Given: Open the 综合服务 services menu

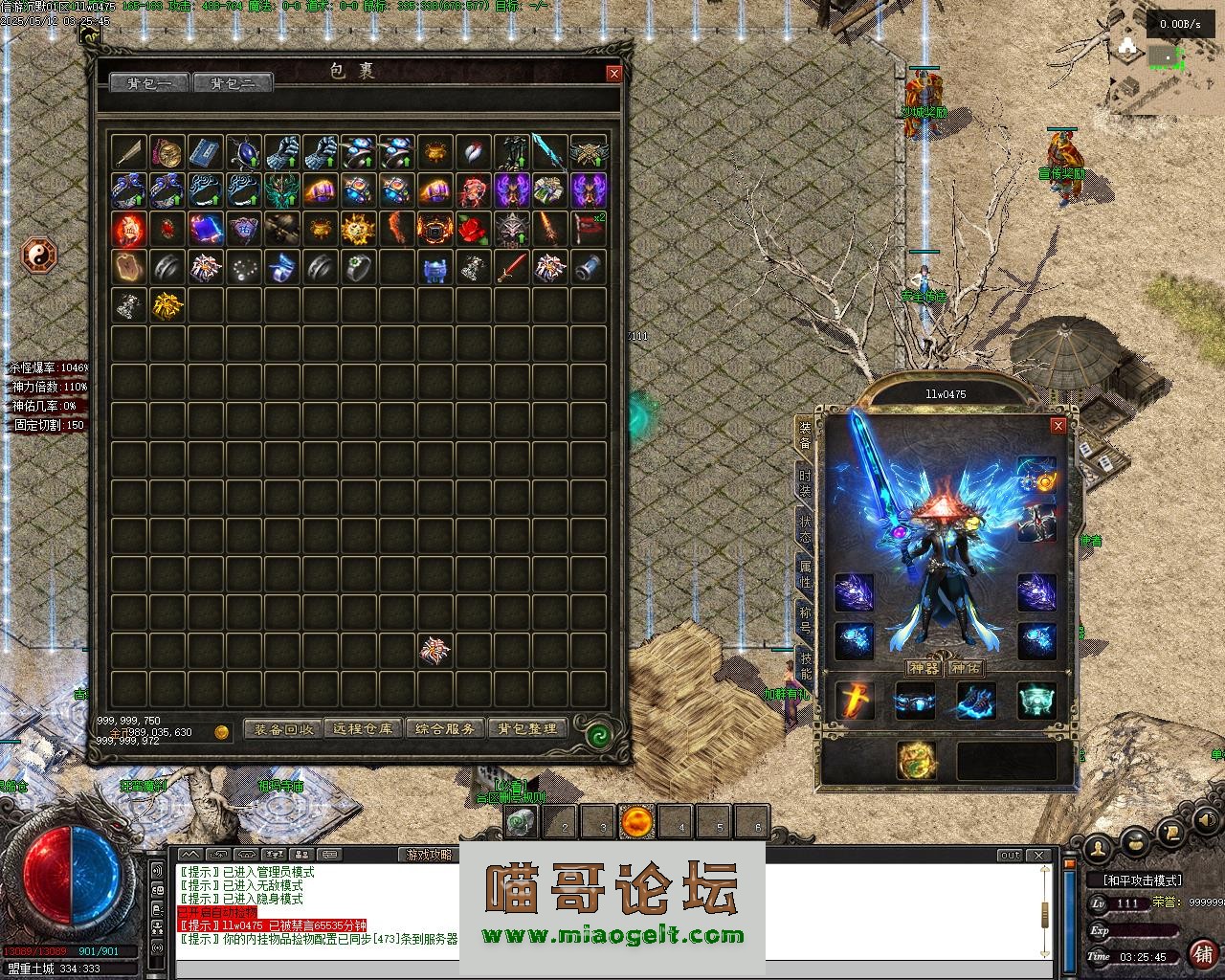Looking at the screenshot, I should (x=445, y=729).
